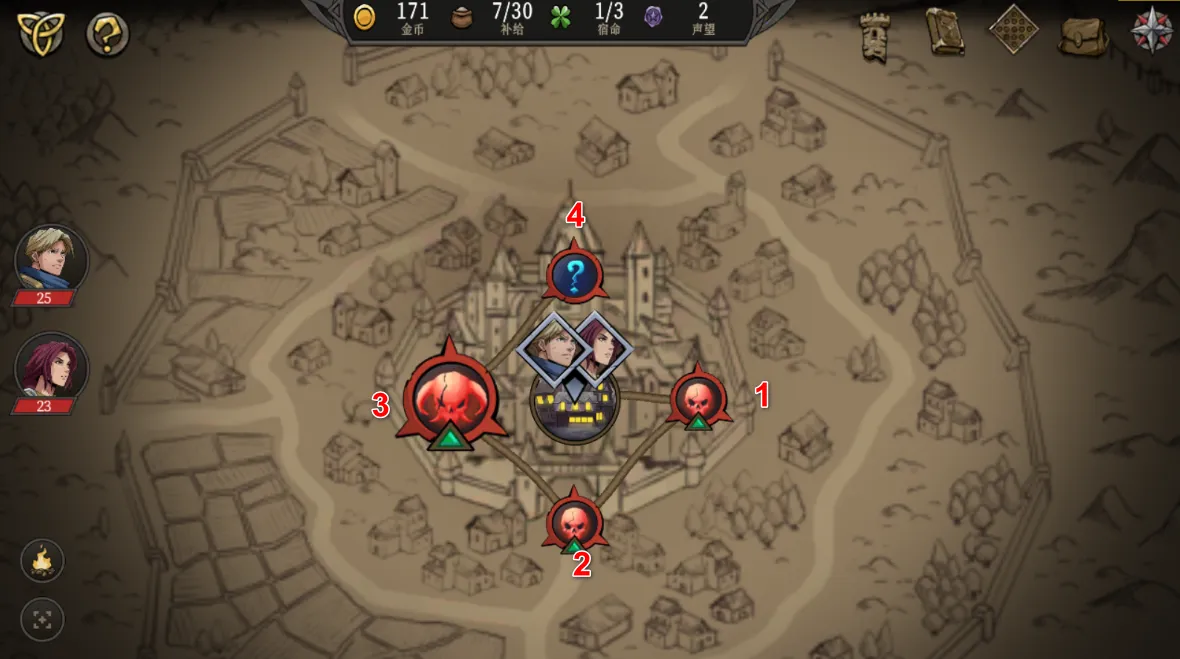Select the red-haired hero portrait with 23
This screenshot has height=659, width=1180.
pos(51,367)
